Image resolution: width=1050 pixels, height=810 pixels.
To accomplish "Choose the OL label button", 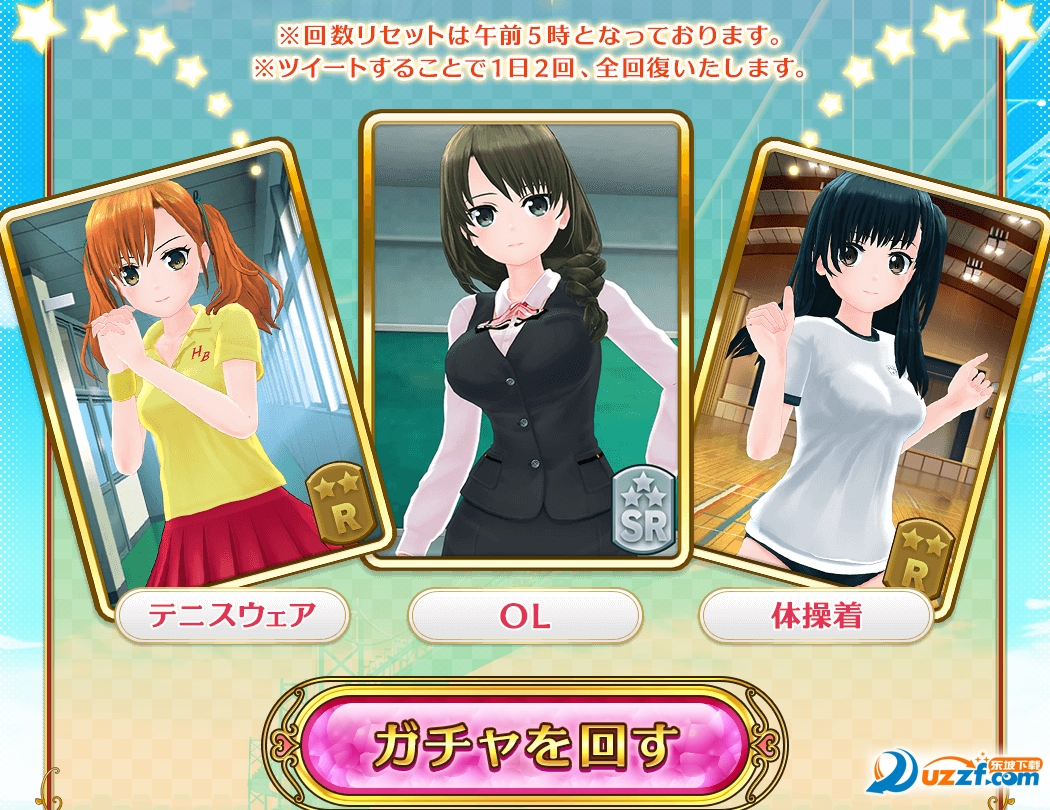I will coord(525,616).
